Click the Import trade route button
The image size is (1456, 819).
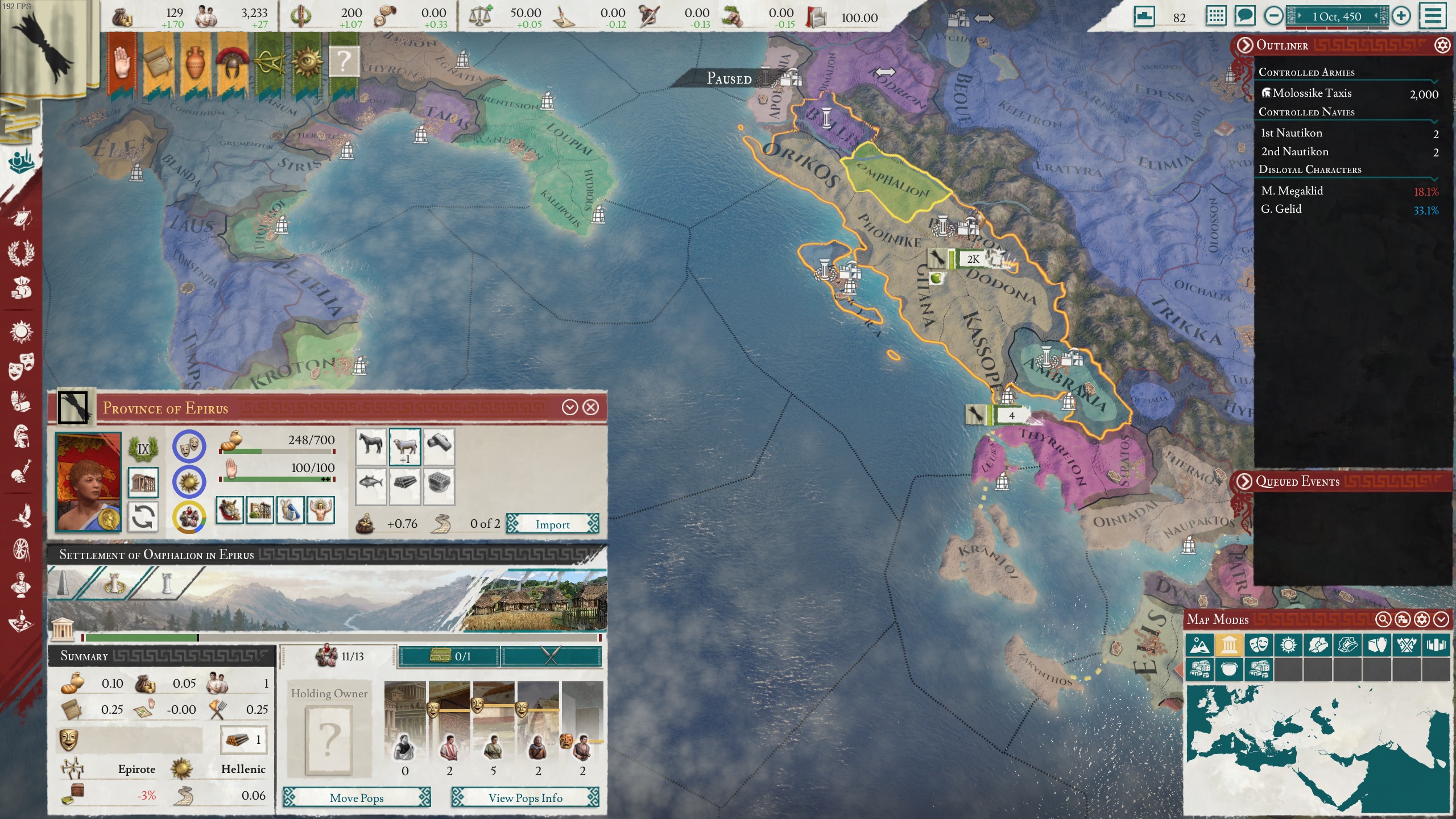(552, 524)
